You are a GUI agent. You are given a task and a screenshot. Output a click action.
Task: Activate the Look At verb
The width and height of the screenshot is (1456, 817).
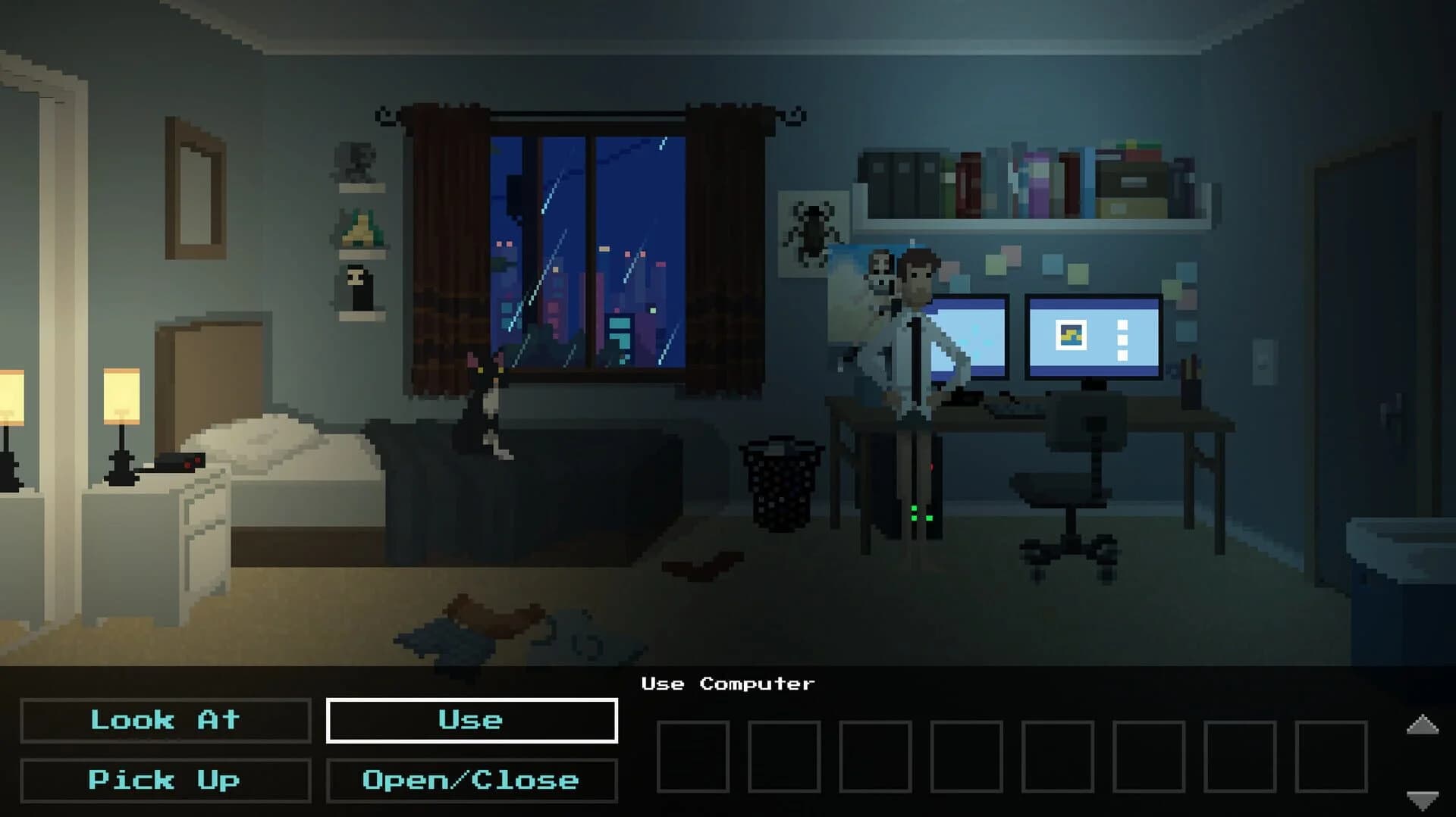tap(165, 721)
